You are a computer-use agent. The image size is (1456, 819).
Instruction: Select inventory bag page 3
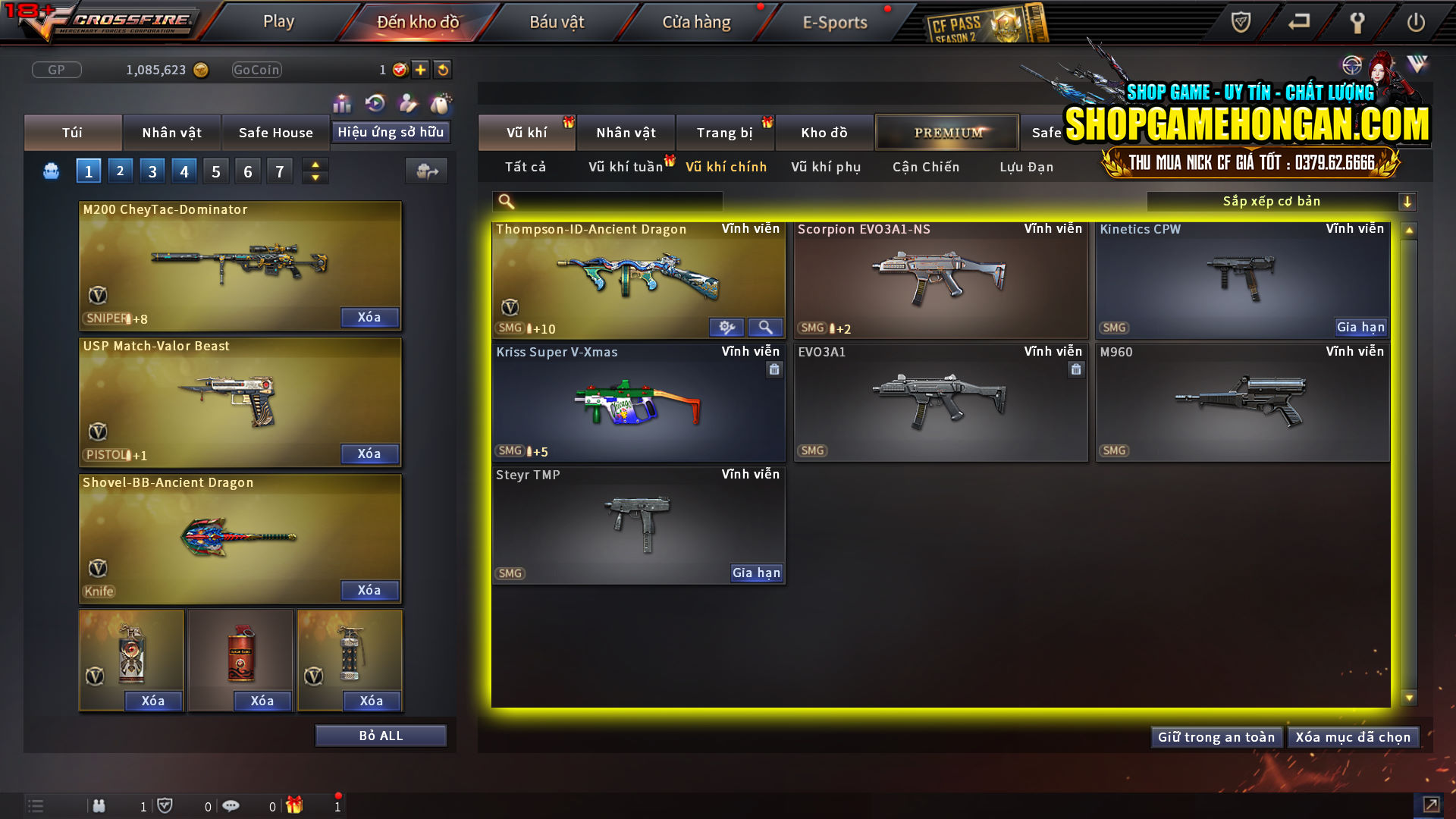point(152,171)
